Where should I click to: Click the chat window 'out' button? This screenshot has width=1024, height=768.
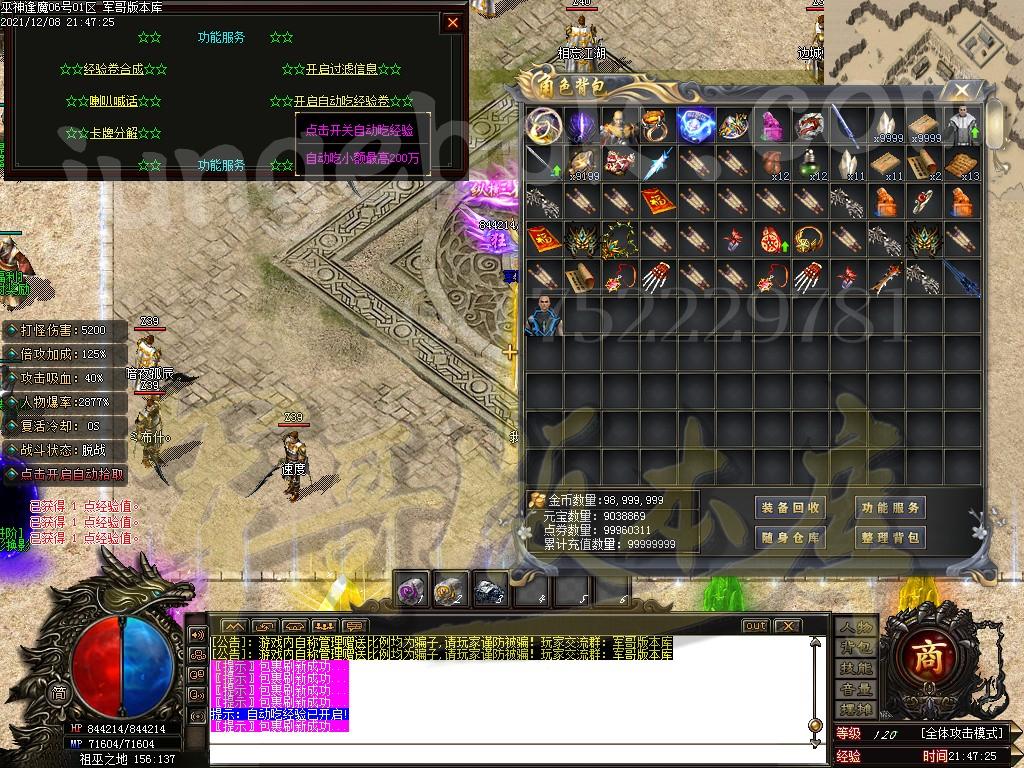tap(755, 626)
